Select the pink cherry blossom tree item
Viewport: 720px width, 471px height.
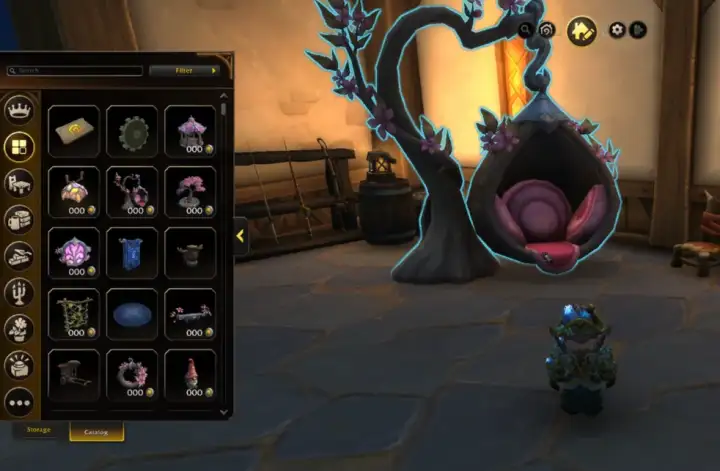click(x=189, y=190)
